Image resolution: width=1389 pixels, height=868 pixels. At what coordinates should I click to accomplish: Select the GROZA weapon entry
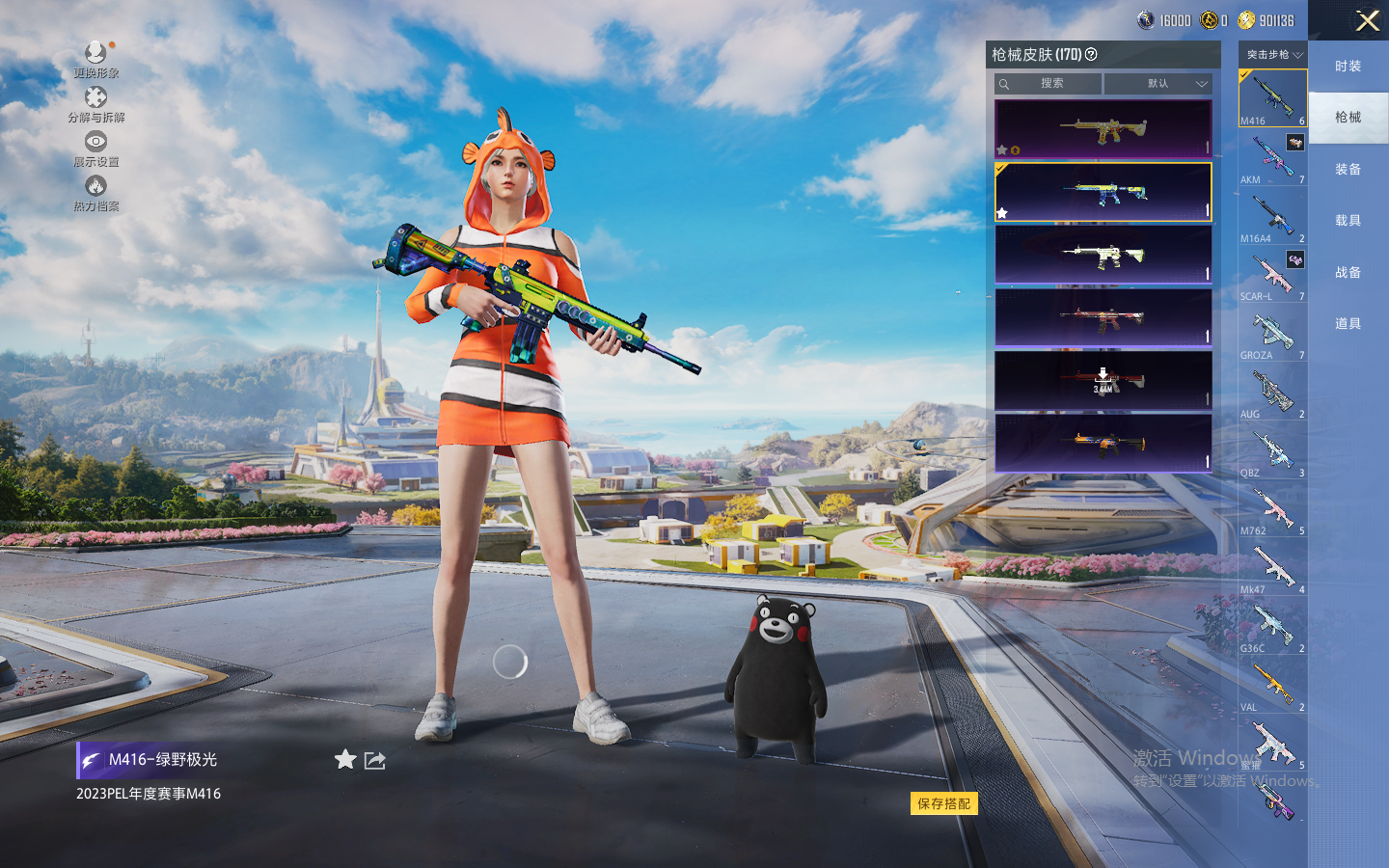click(1272, 335)
